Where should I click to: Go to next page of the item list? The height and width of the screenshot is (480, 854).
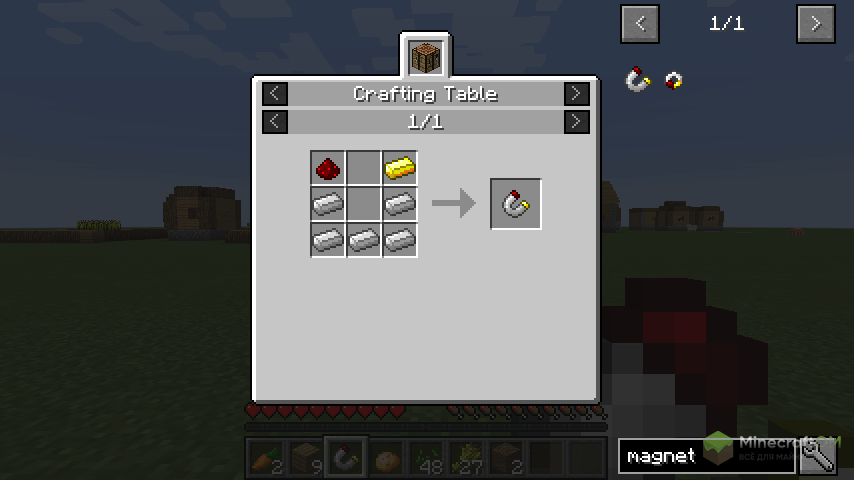(x=815, y=24)
